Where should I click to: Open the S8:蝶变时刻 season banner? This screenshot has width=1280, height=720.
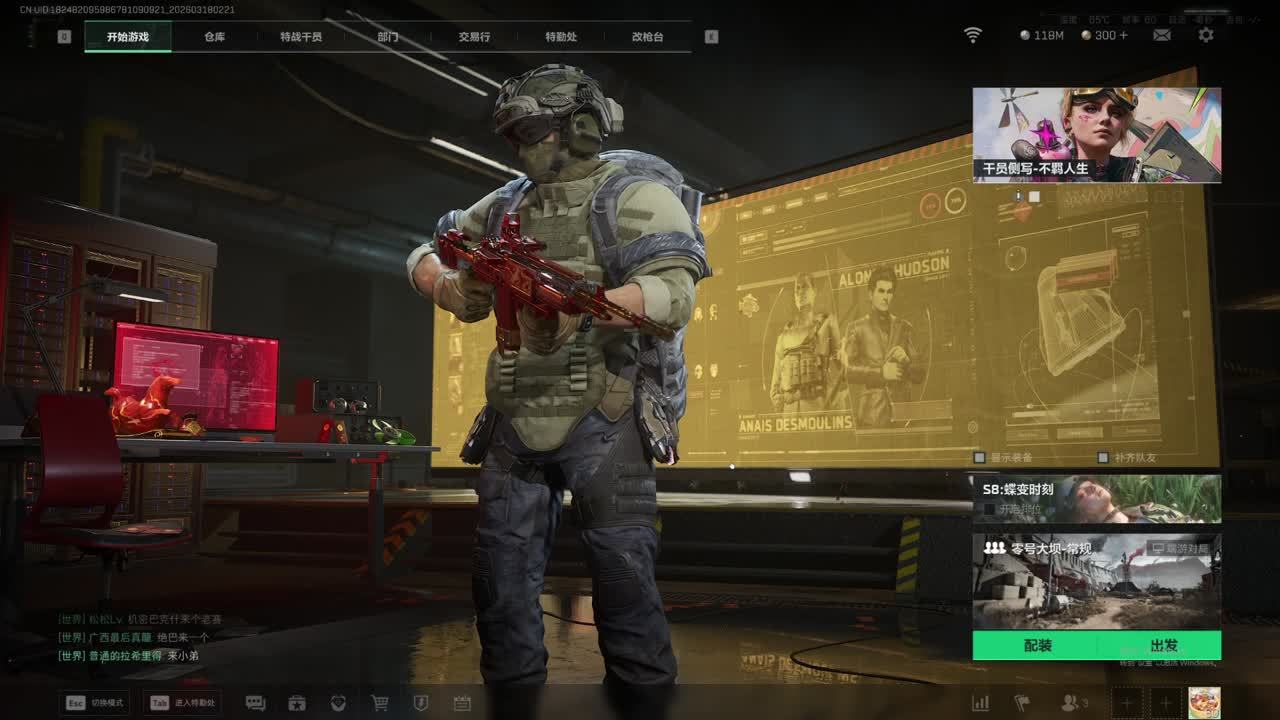[1096, 498]
